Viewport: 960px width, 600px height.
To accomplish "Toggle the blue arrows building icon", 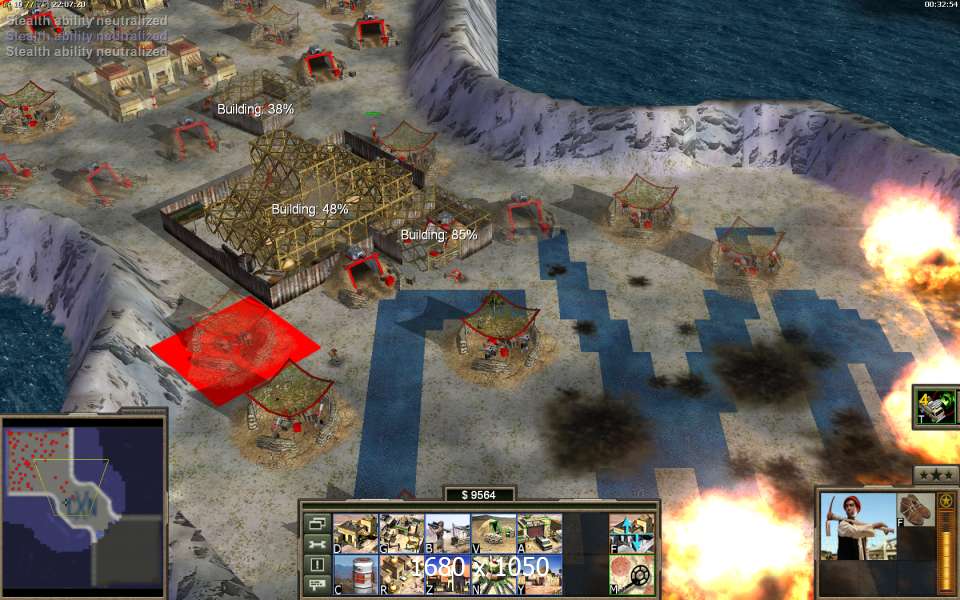I will (631, 533).
